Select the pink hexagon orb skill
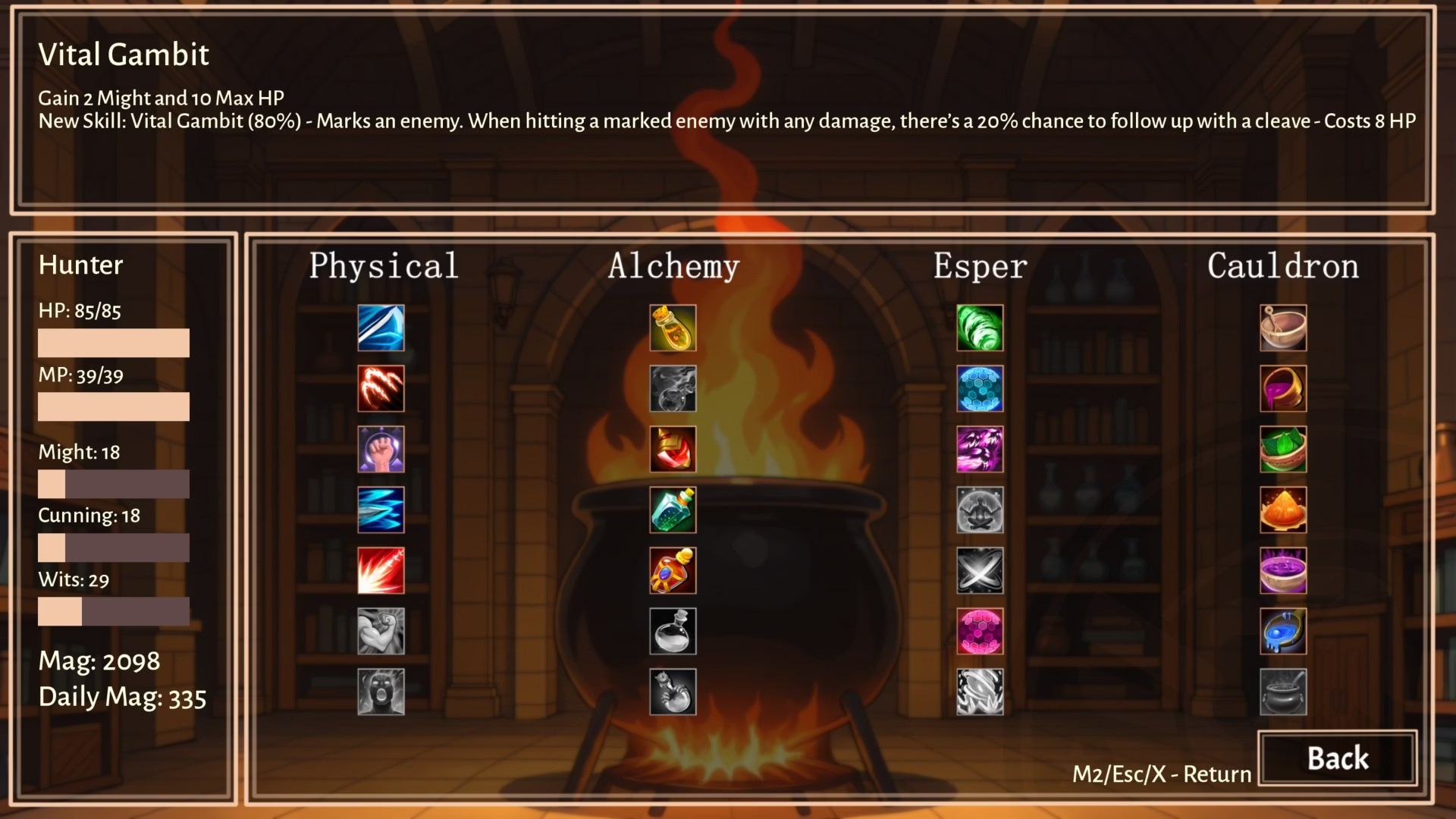Screen dimensions: 1456x819 [x=980, y=631]
